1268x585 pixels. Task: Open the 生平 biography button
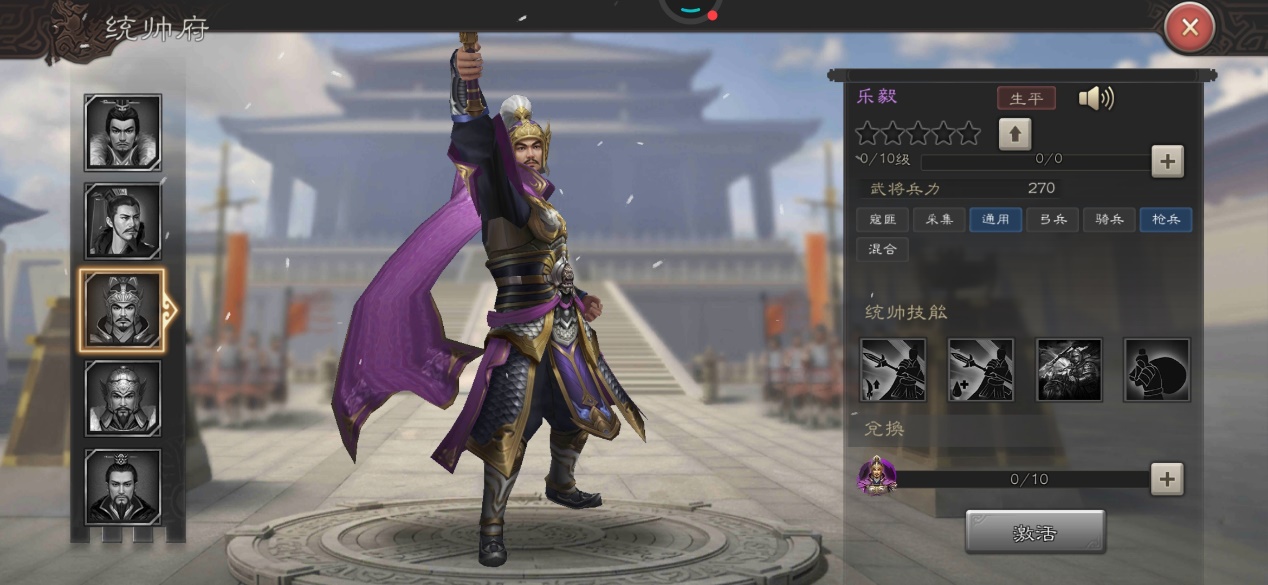1026,98
